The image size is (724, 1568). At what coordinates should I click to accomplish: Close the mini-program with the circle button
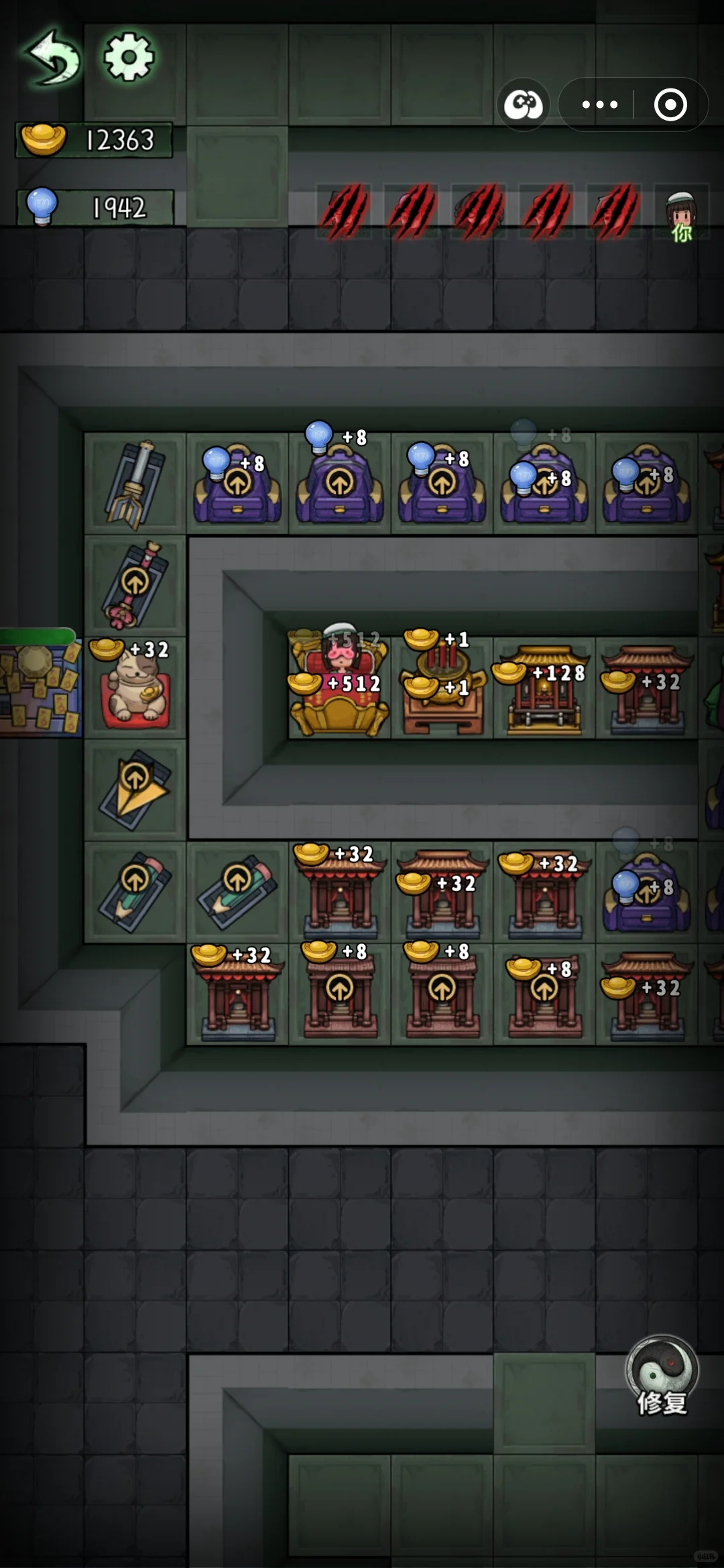coord(670,105)
